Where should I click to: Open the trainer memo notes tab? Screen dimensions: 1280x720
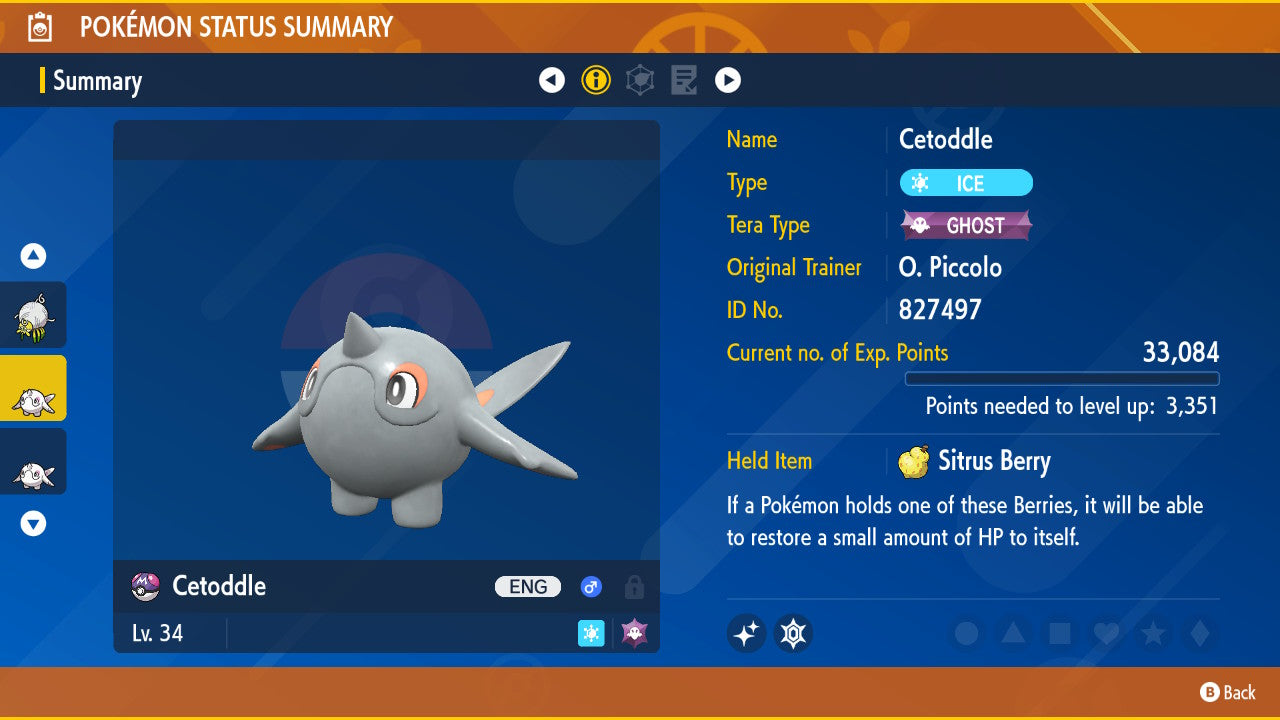[x=684, y=80]
